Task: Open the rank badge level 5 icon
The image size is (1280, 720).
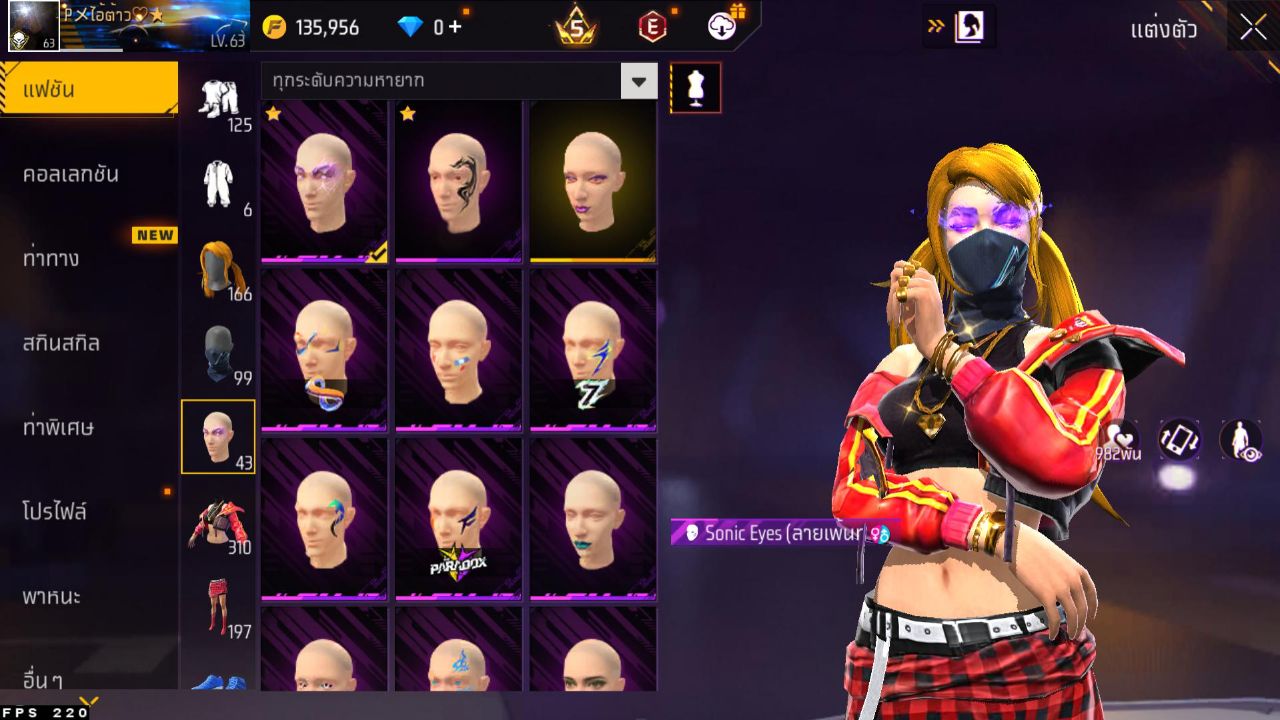Action: (x=577, y=28)
